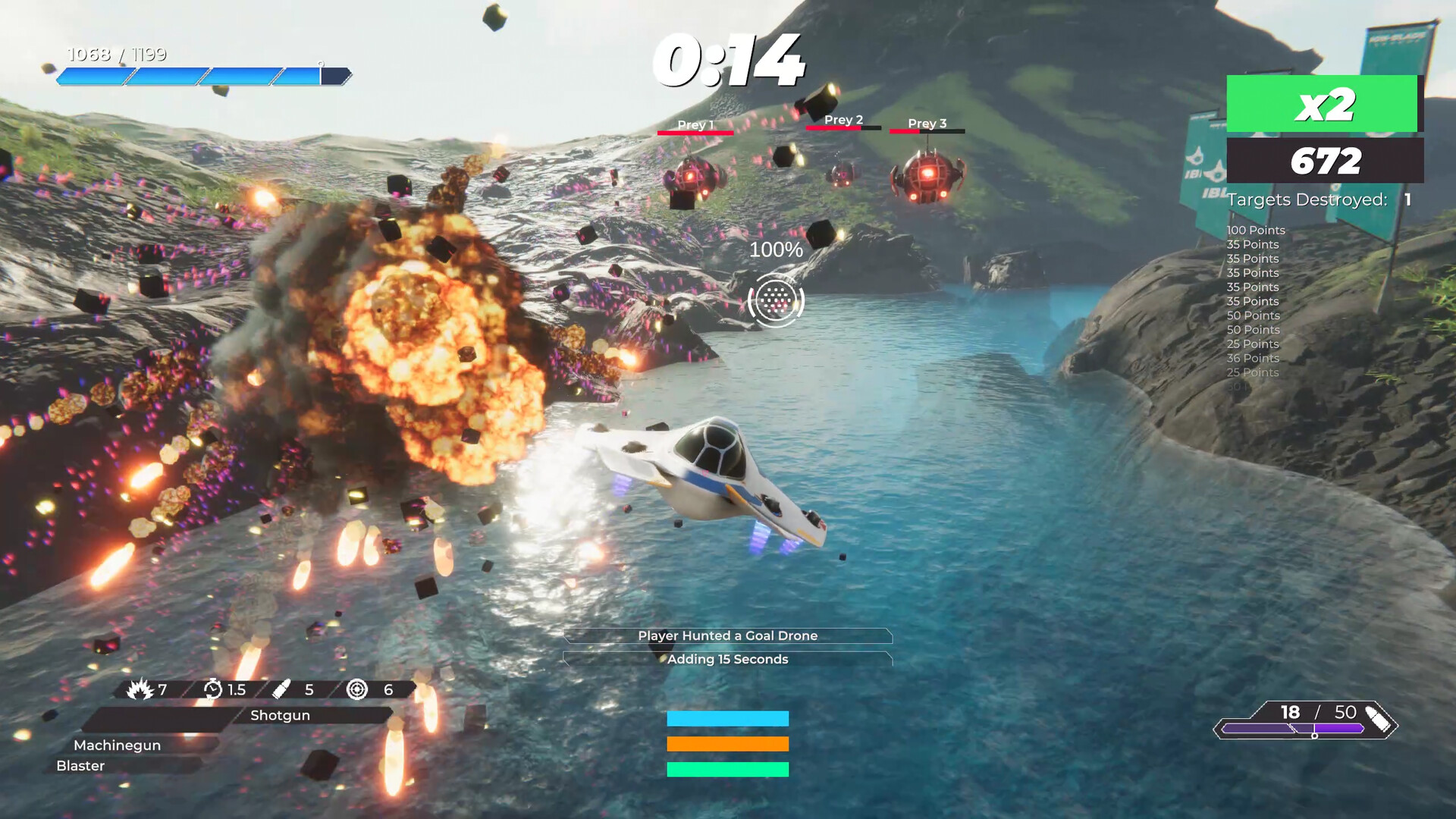This screenshot has width=1456, height=819.
Task: Select the Shotgun weapon slot
Action: click(x=279, y=715)
